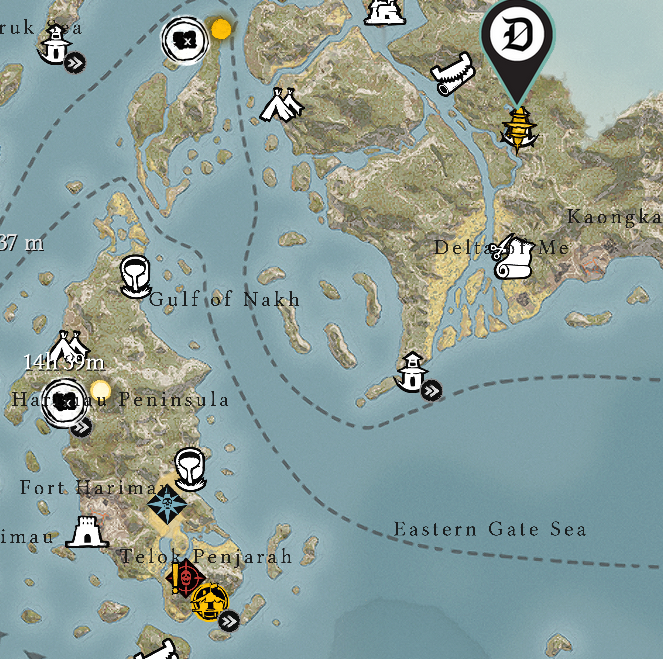Select the white fort tower marker
This screenshot has width=663, height=659.
(86, 532)
